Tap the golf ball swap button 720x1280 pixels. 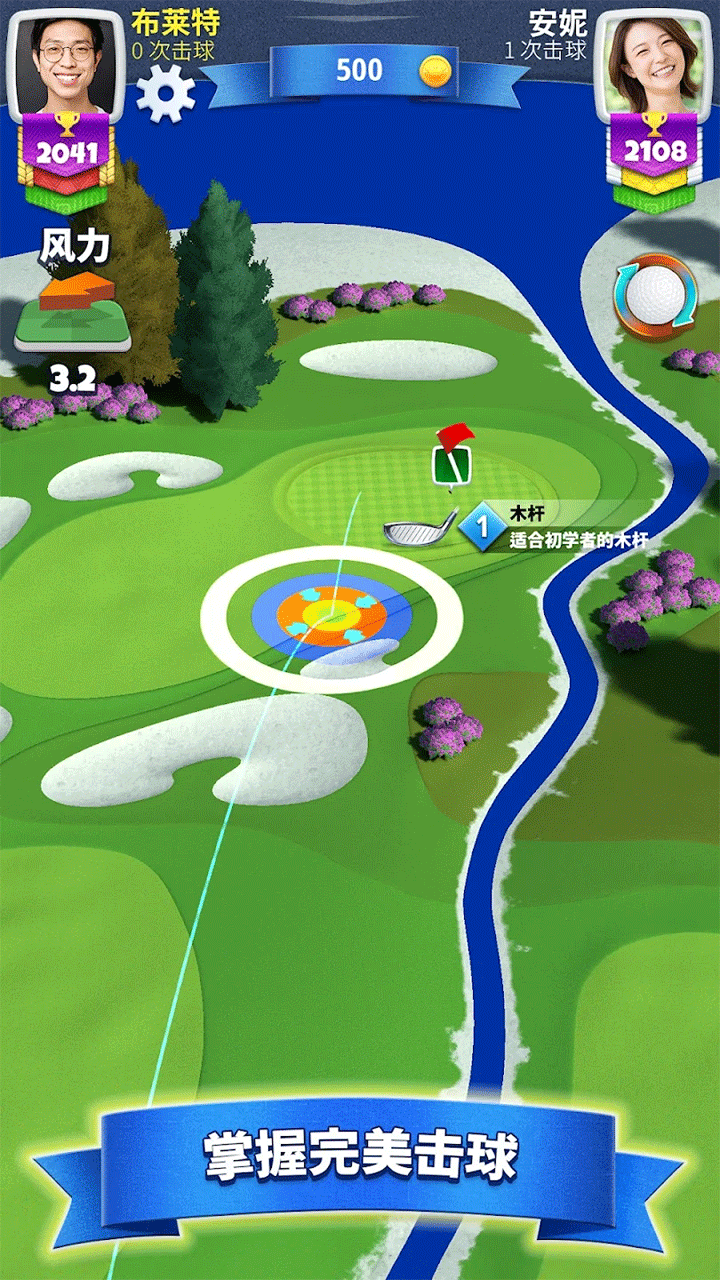click(x=653, y=297)
